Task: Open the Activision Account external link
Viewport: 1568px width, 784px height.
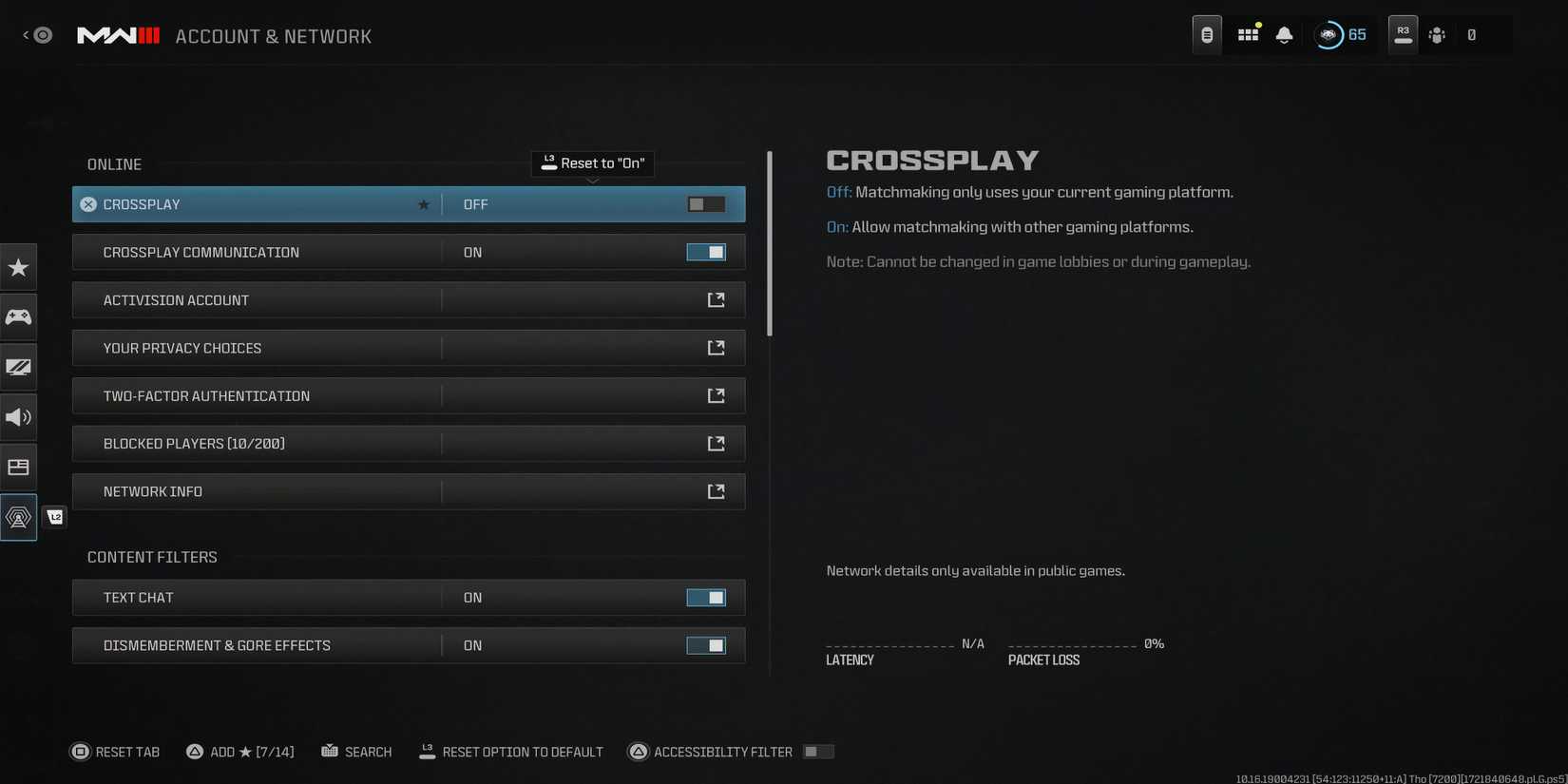Action: (717, 299)
